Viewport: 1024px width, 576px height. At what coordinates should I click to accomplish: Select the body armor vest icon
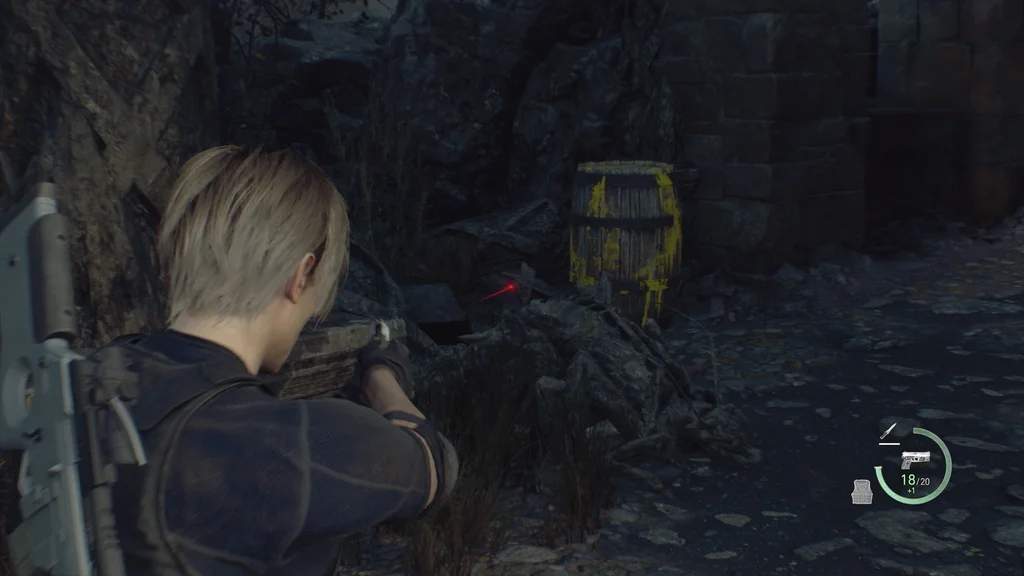coord(862,490)
